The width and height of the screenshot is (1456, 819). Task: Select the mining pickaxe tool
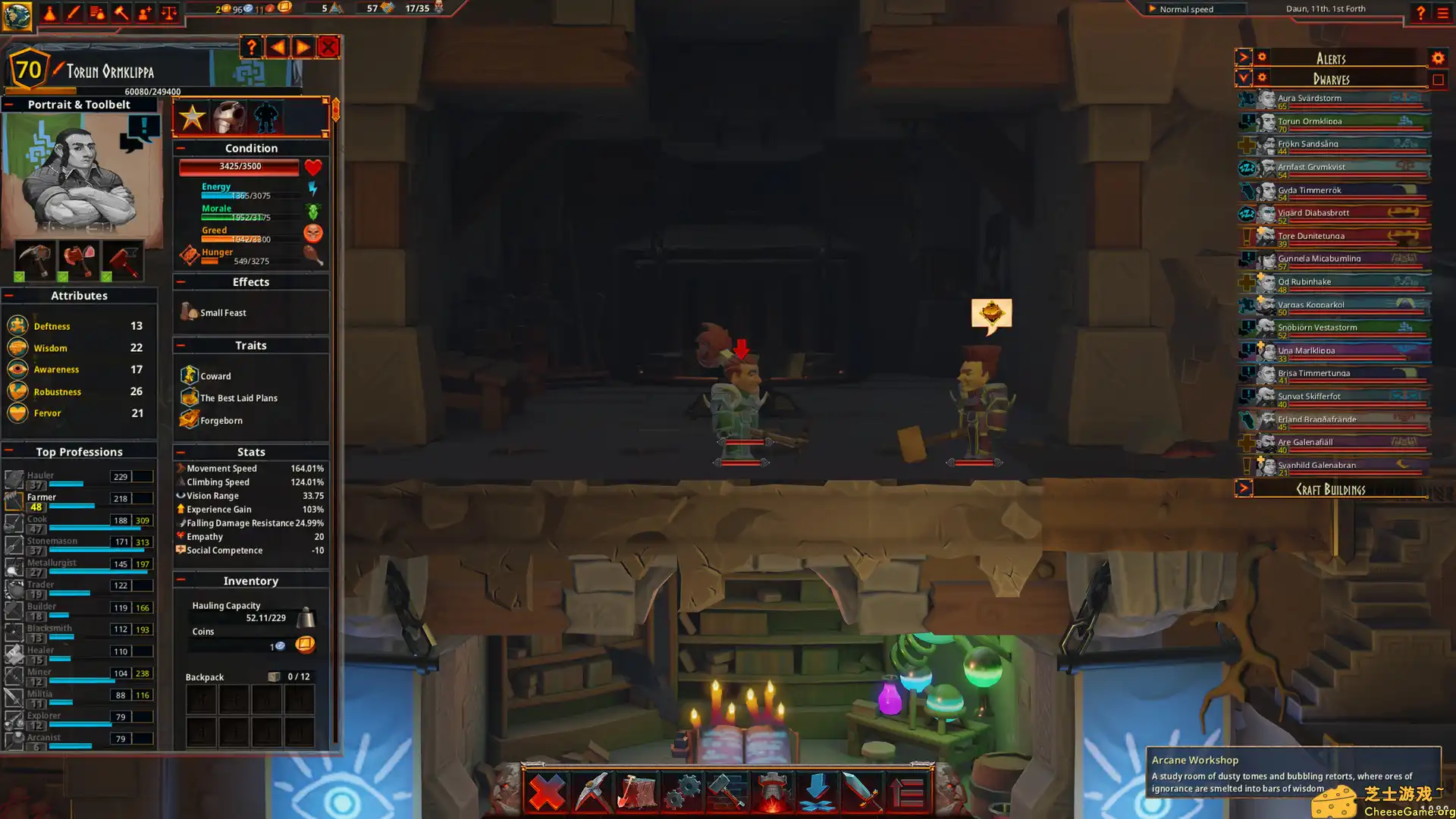pyautogui.click(x=591, y=792)
